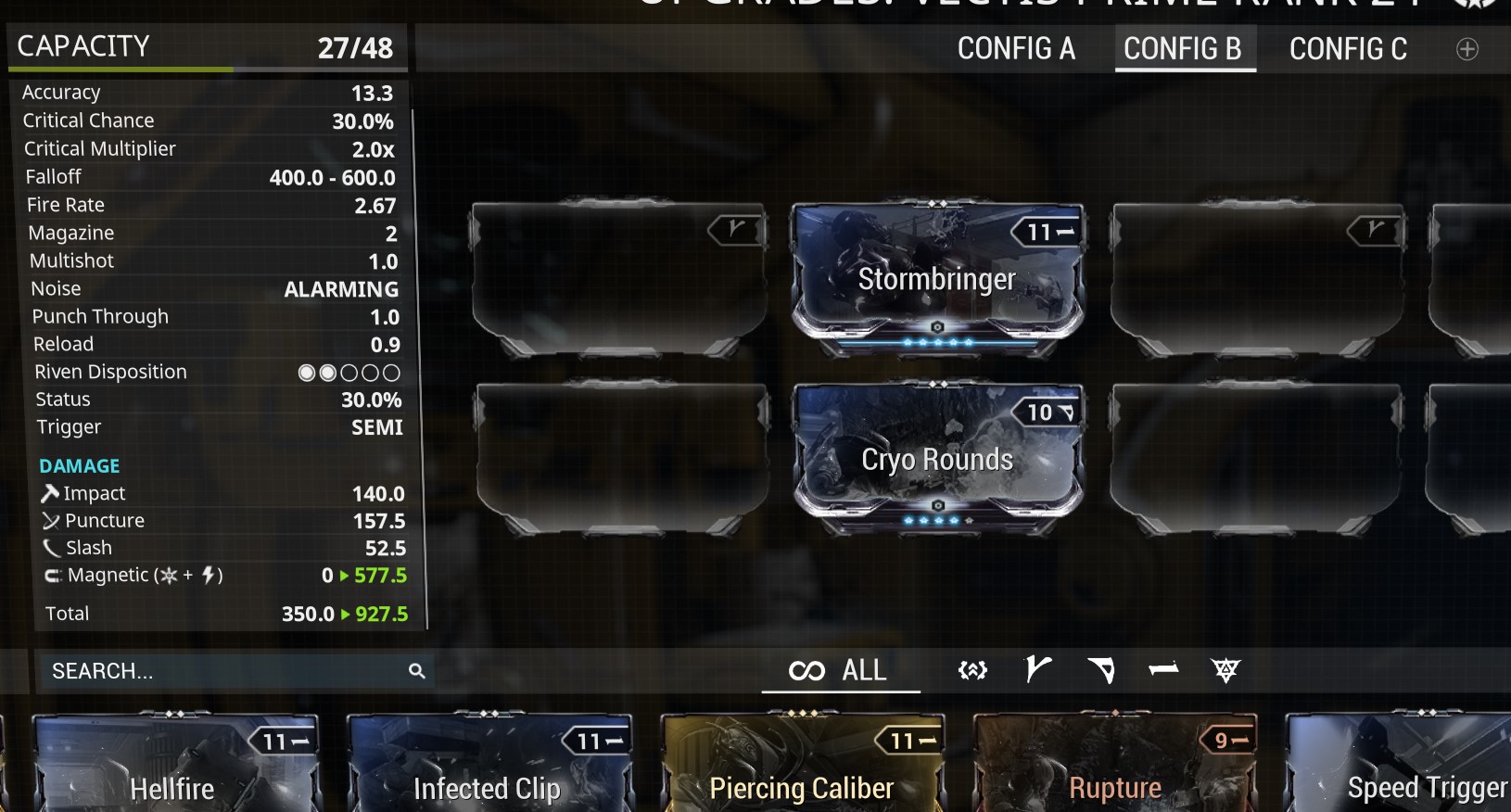This screenshot has width=1511, height=812.
Task: Click the mod search field
Action: [x=222, y=671]
